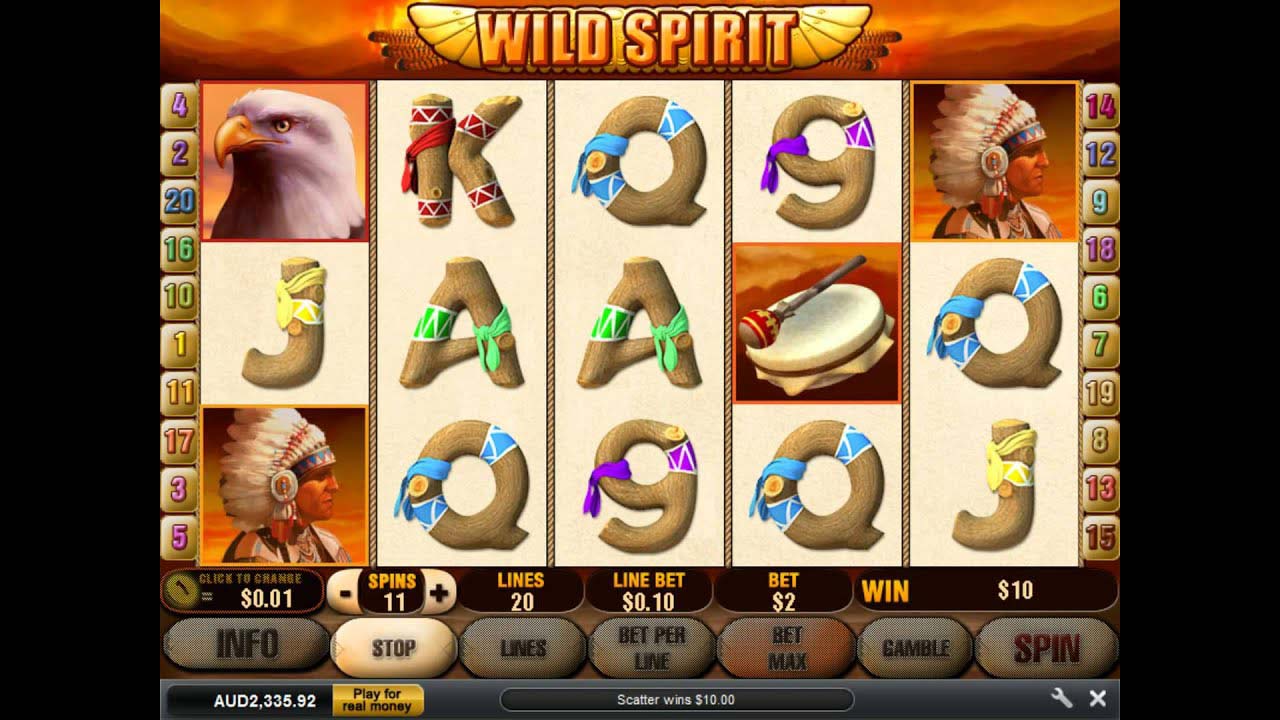Stop the autoplay spins
Screen dimensions: 1280x720
pos(394,648)
